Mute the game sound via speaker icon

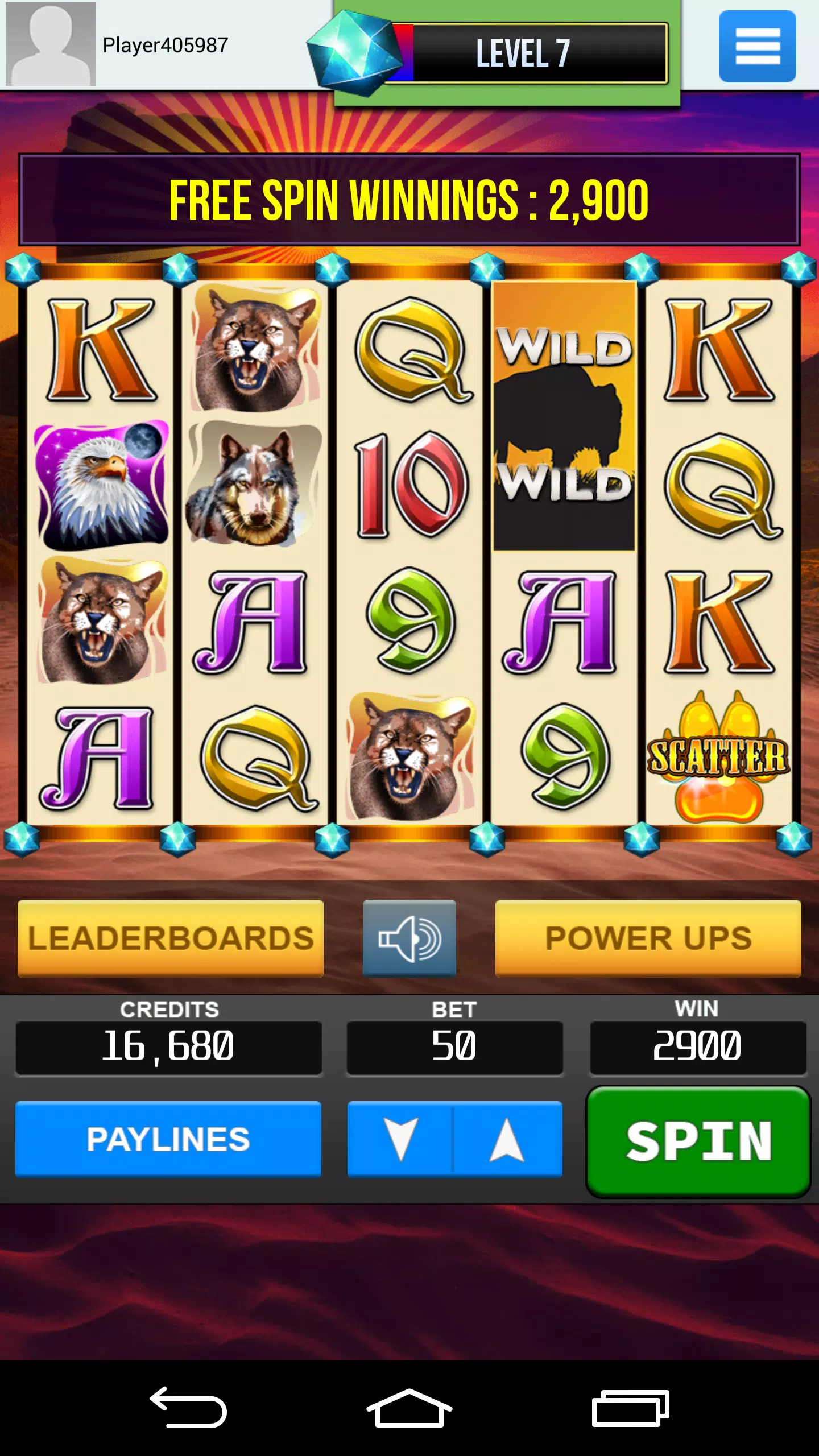coord(409,938)
